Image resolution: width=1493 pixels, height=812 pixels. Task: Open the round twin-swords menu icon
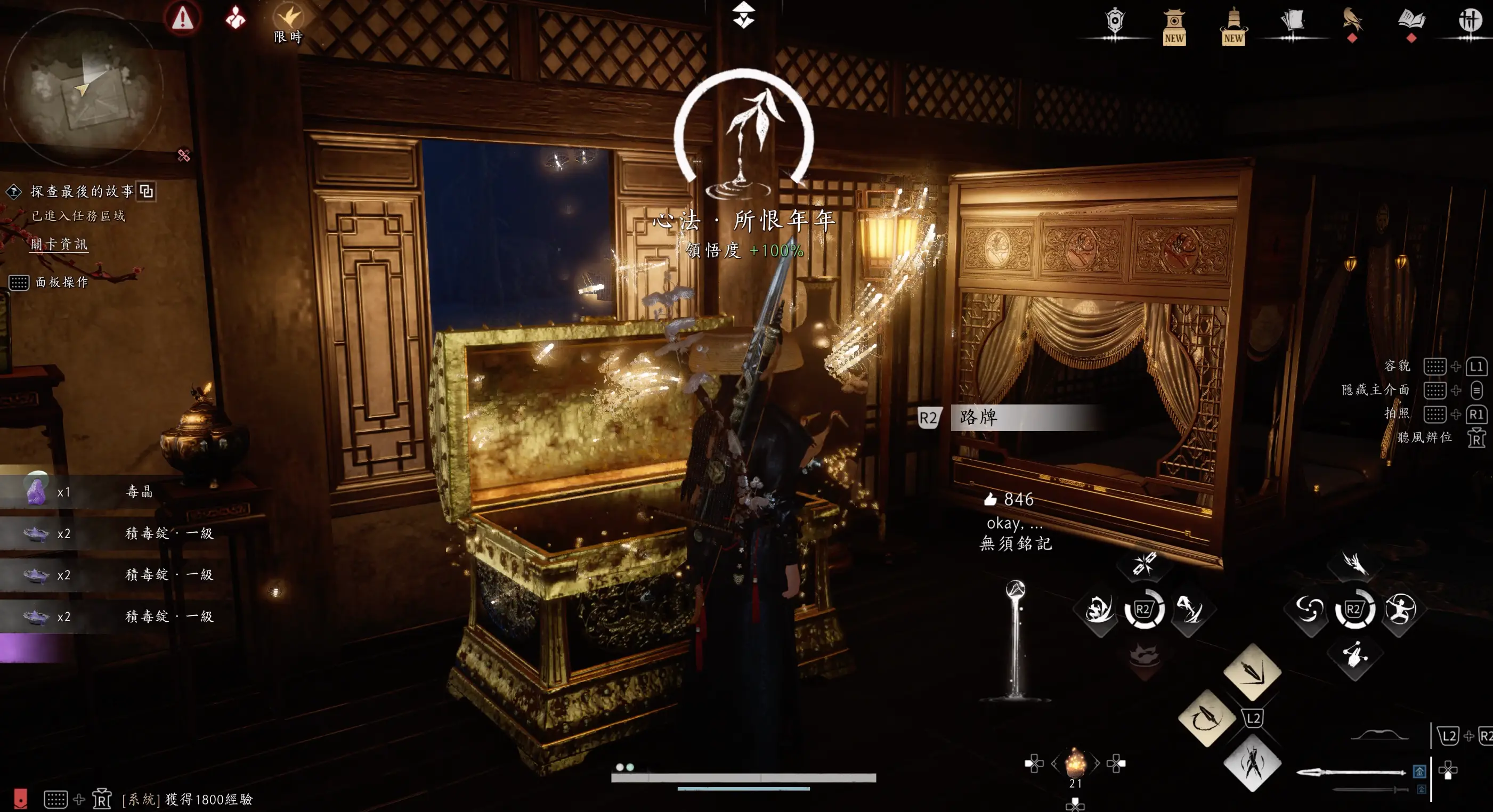1470,21
